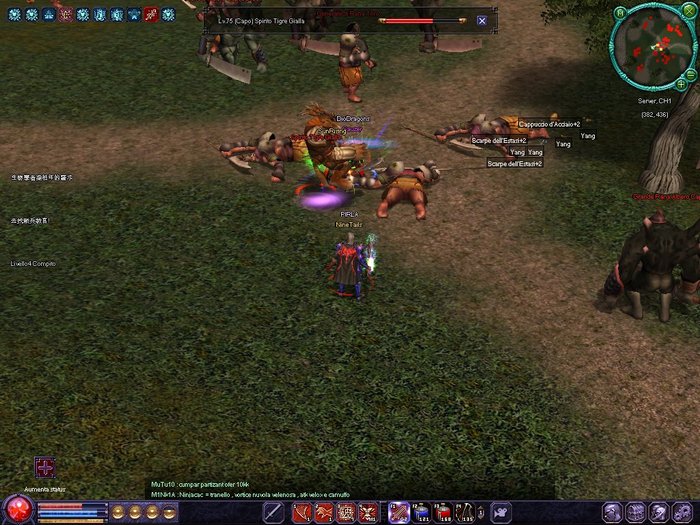Image resolution: width=700 pixels, height=525 pixels.
Task: Select the red sword buff icon
Action: (x=150, y=14)
